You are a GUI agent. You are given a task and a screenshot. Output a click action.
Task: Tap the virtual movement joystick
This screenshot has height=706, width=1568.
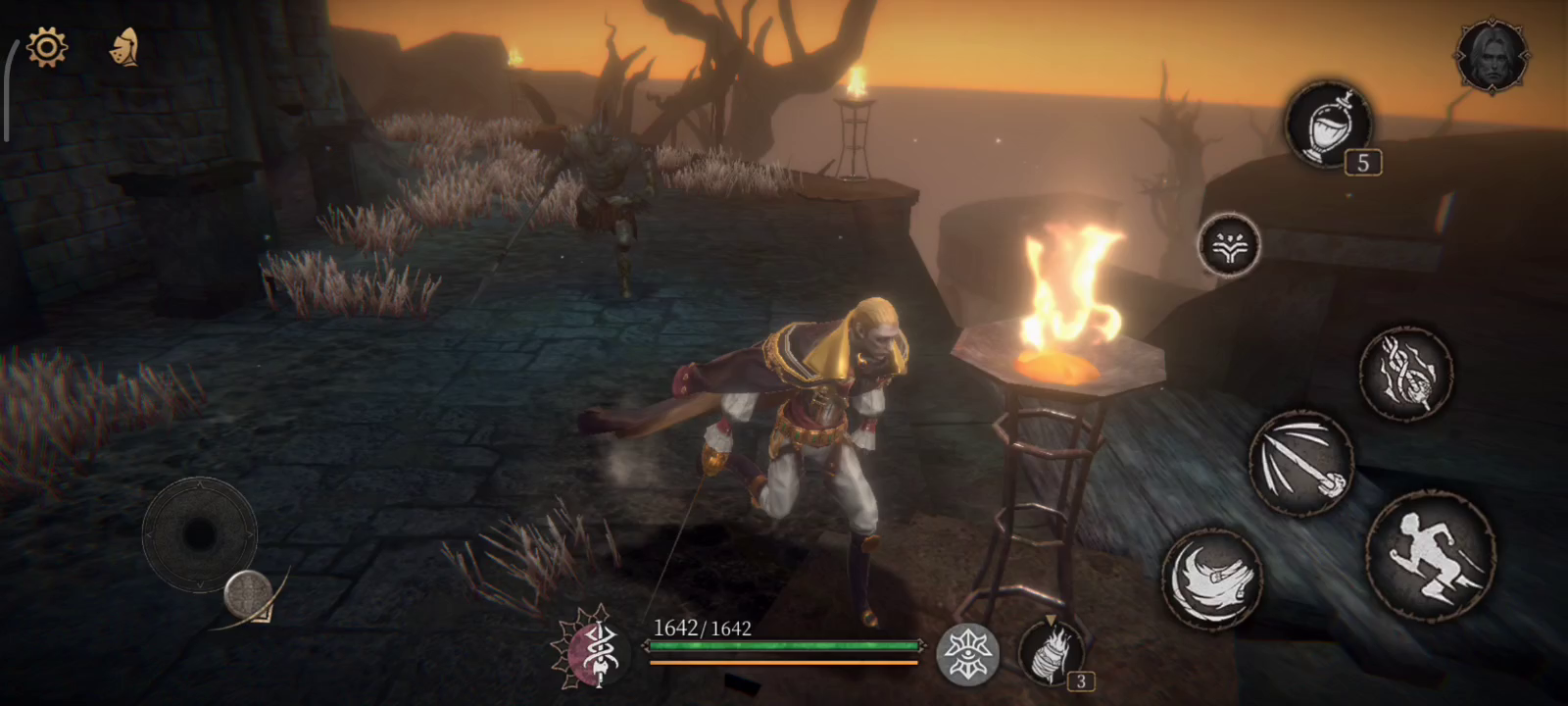pos(199,534)
